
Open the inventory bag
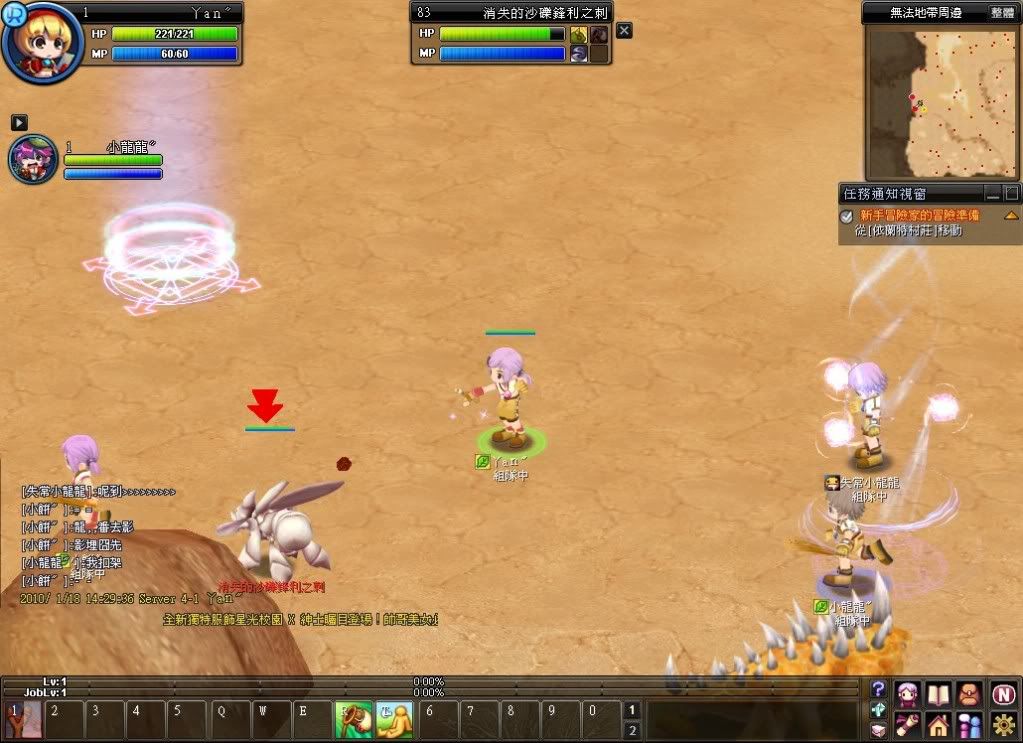(x=969, y=693)
